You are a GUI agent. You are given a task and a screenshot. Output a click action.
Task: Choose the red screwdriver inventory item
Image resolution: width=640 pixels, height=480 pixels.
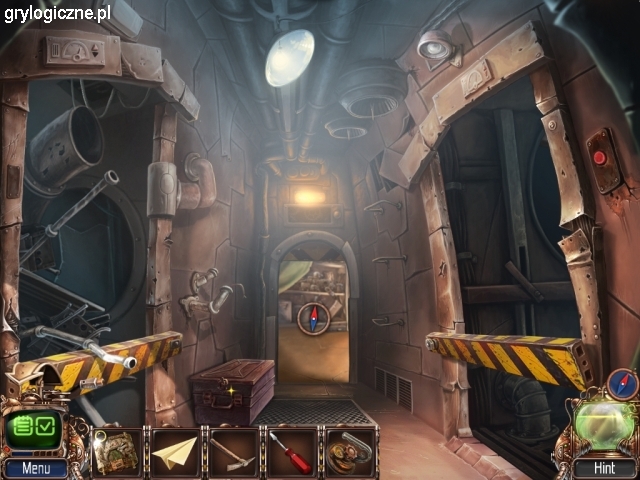click(291, 451)
